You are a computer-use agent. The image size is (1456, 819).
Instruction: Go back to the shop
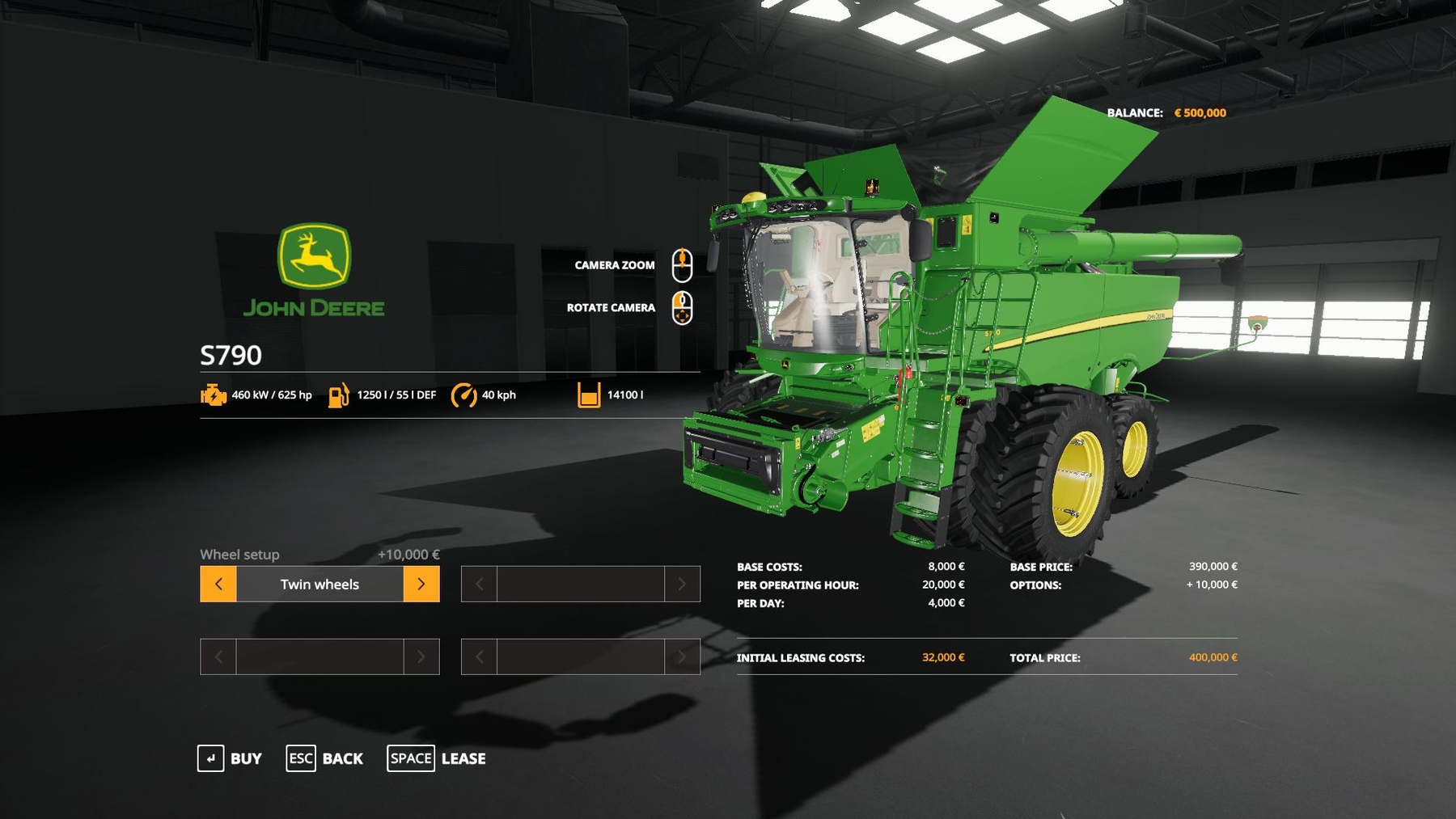point(325,758)
